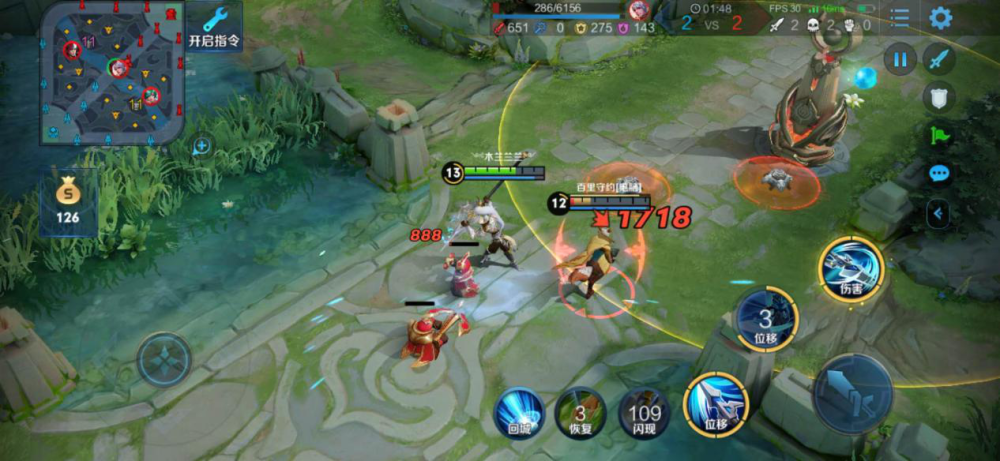This screenshot has height=461, width=1000.
Task: Open the minimap
Action: pyautogui.click(x=112, y=72)
